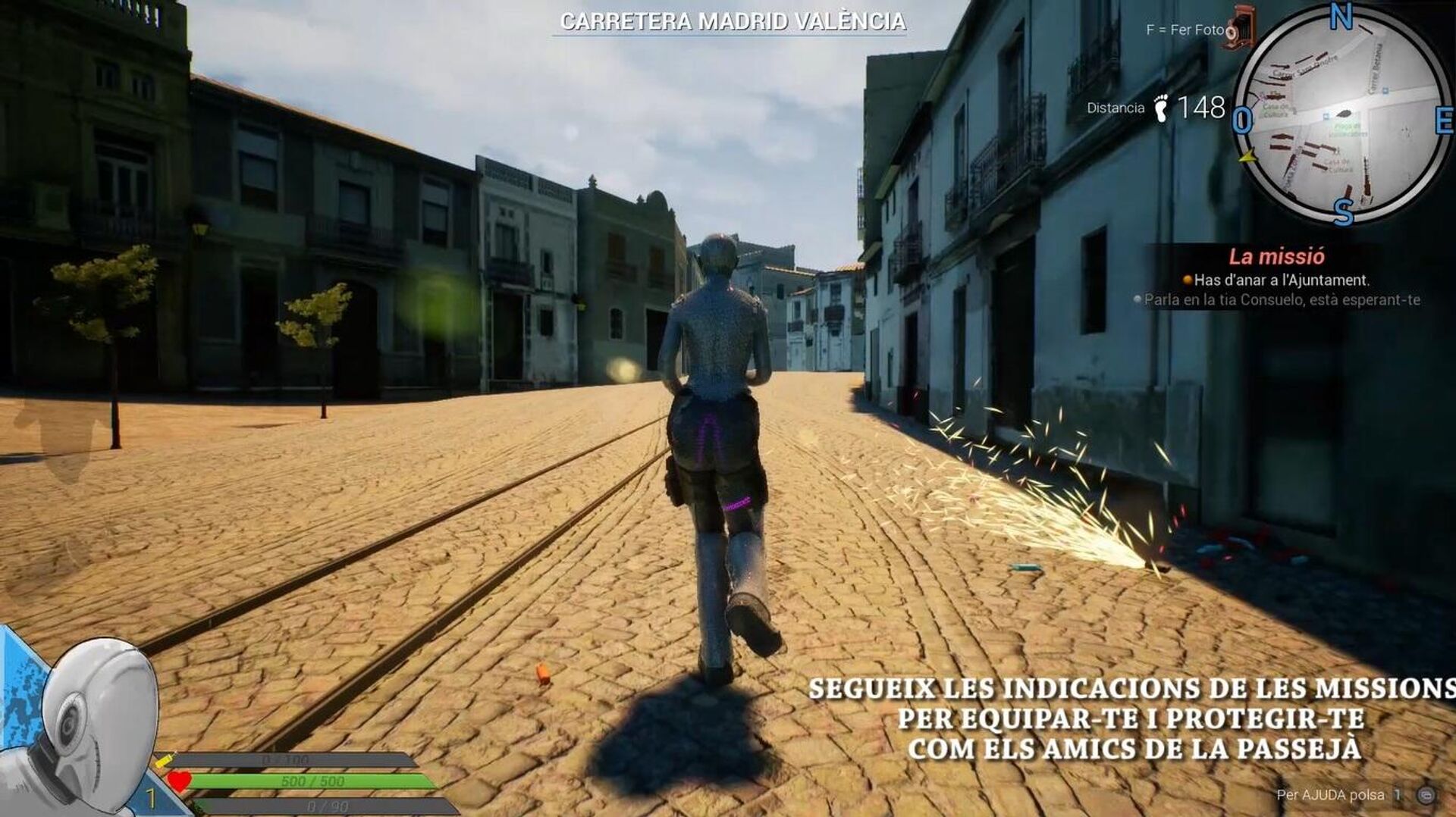Viewport: 1456px width, 817px height.
Task: Select the yellow battery icon above the heart
Action: 165,762
